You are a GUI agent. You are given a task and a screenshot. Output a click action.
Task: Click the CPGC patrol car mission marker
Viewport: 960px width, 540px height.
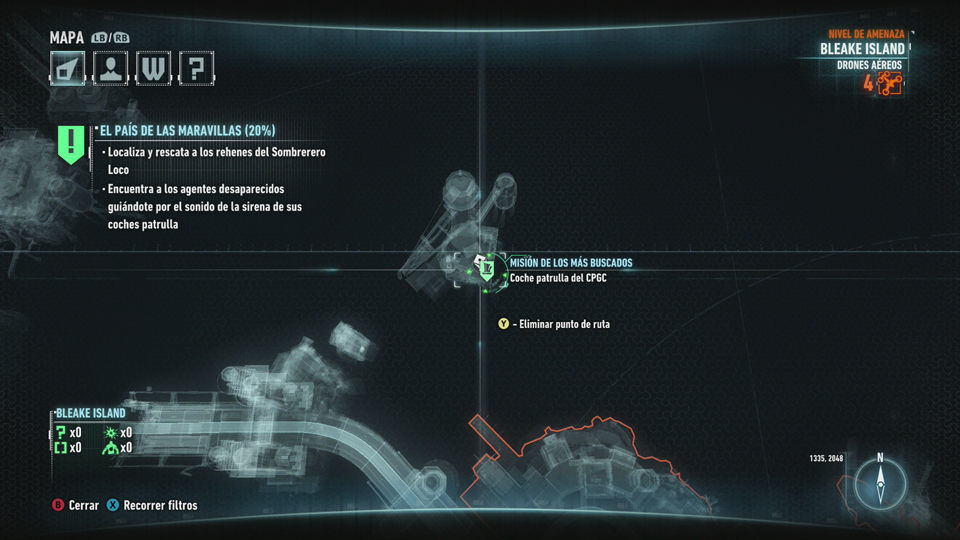coord(485,268)
